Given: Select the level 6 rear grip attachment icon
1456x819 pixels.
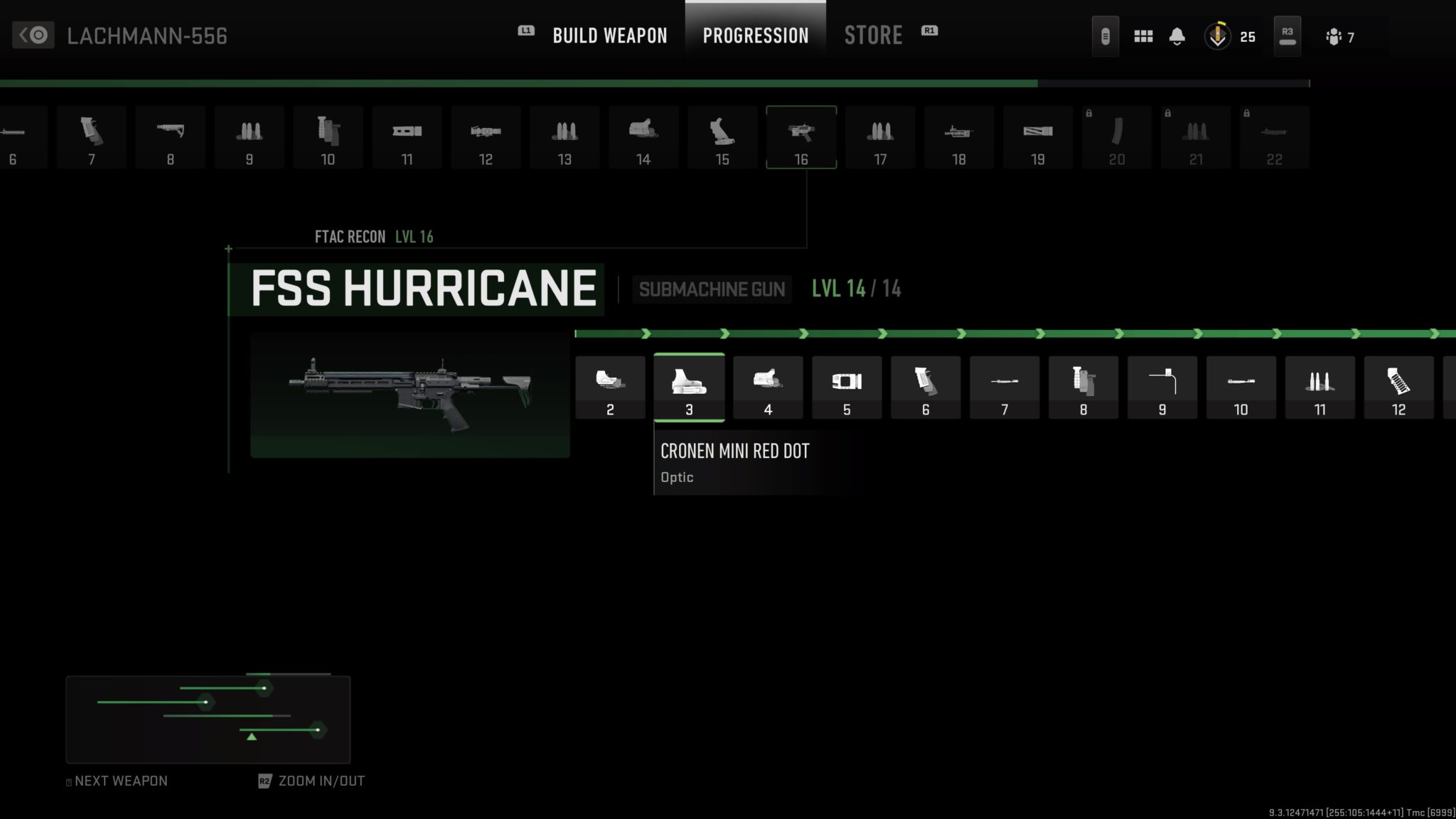Looking at the screenshot, I should 926,387.
